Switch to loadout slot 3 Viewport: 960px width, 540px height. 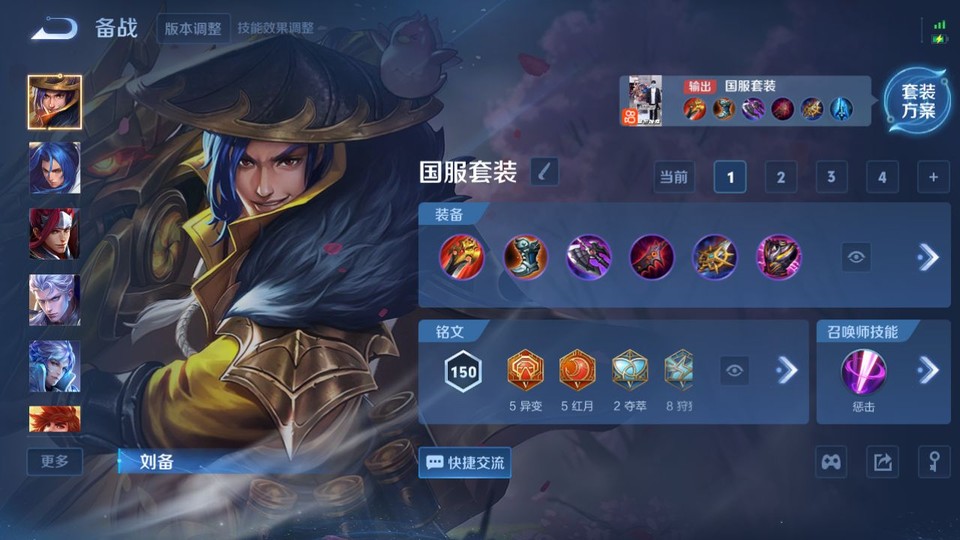(x=830, y=177)
